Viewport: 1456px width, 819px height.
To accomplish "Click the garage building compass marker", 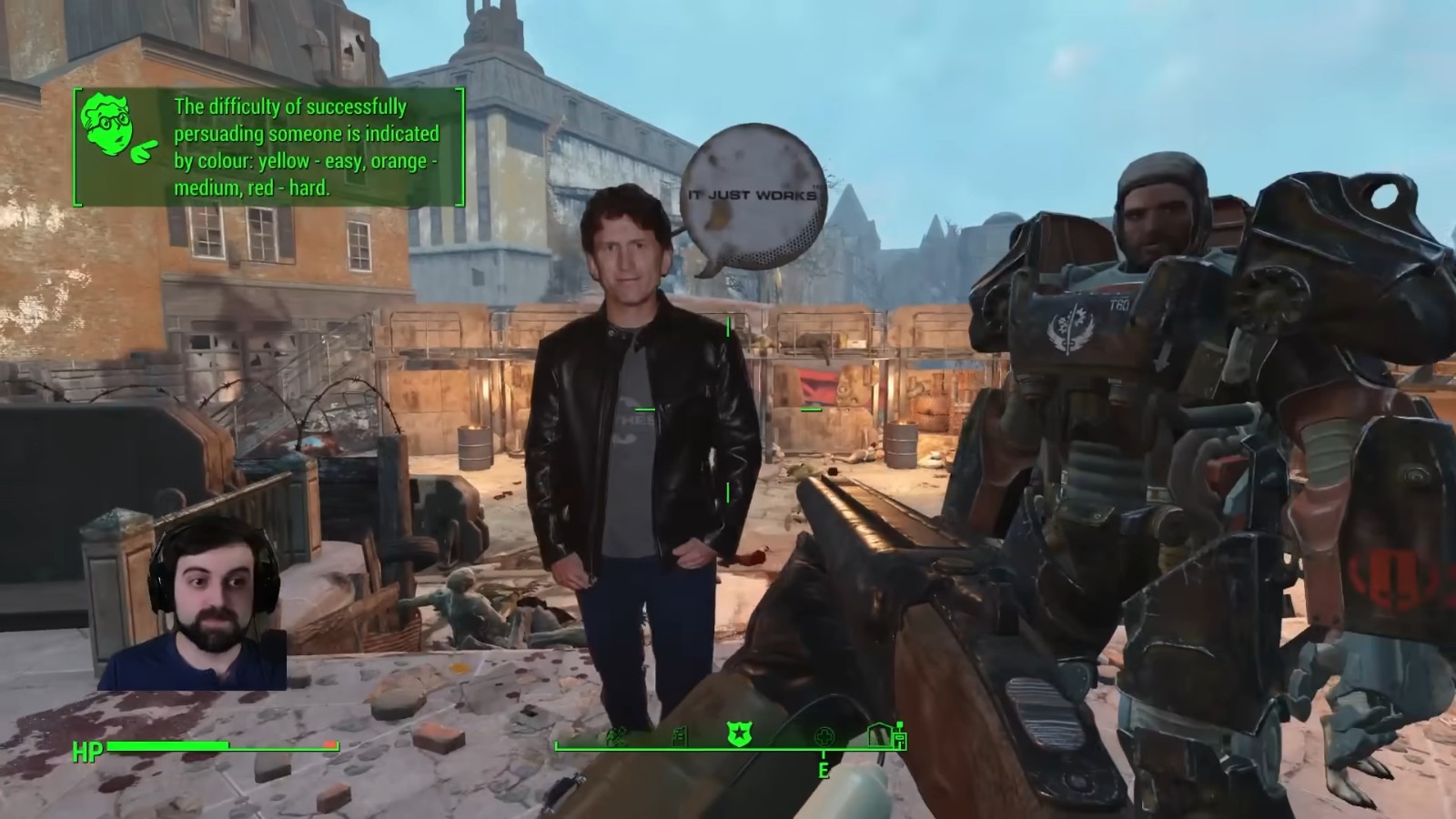I will pyautogui.click(x=879, y=733).
